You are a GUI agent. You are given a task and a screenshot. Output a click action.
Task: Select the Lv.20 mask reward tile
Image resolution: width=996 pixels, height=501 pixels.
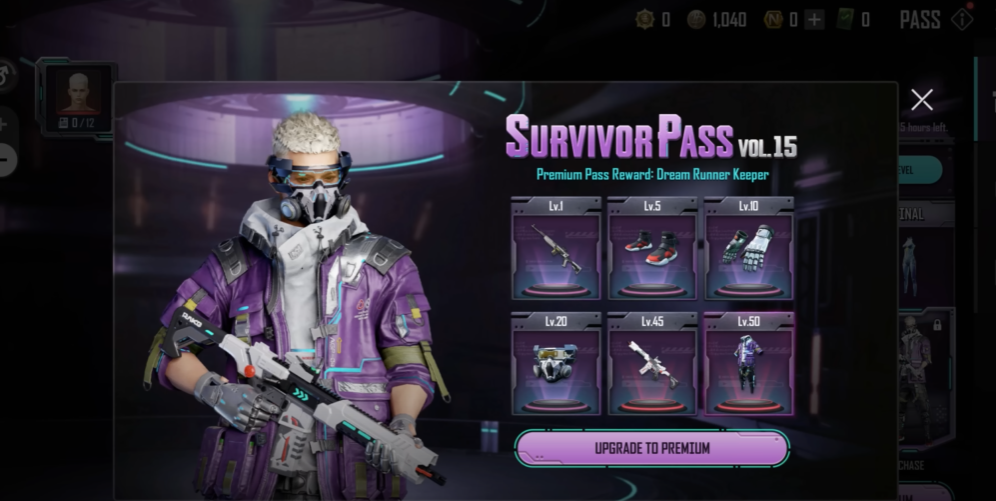click(x=556, y=364)
